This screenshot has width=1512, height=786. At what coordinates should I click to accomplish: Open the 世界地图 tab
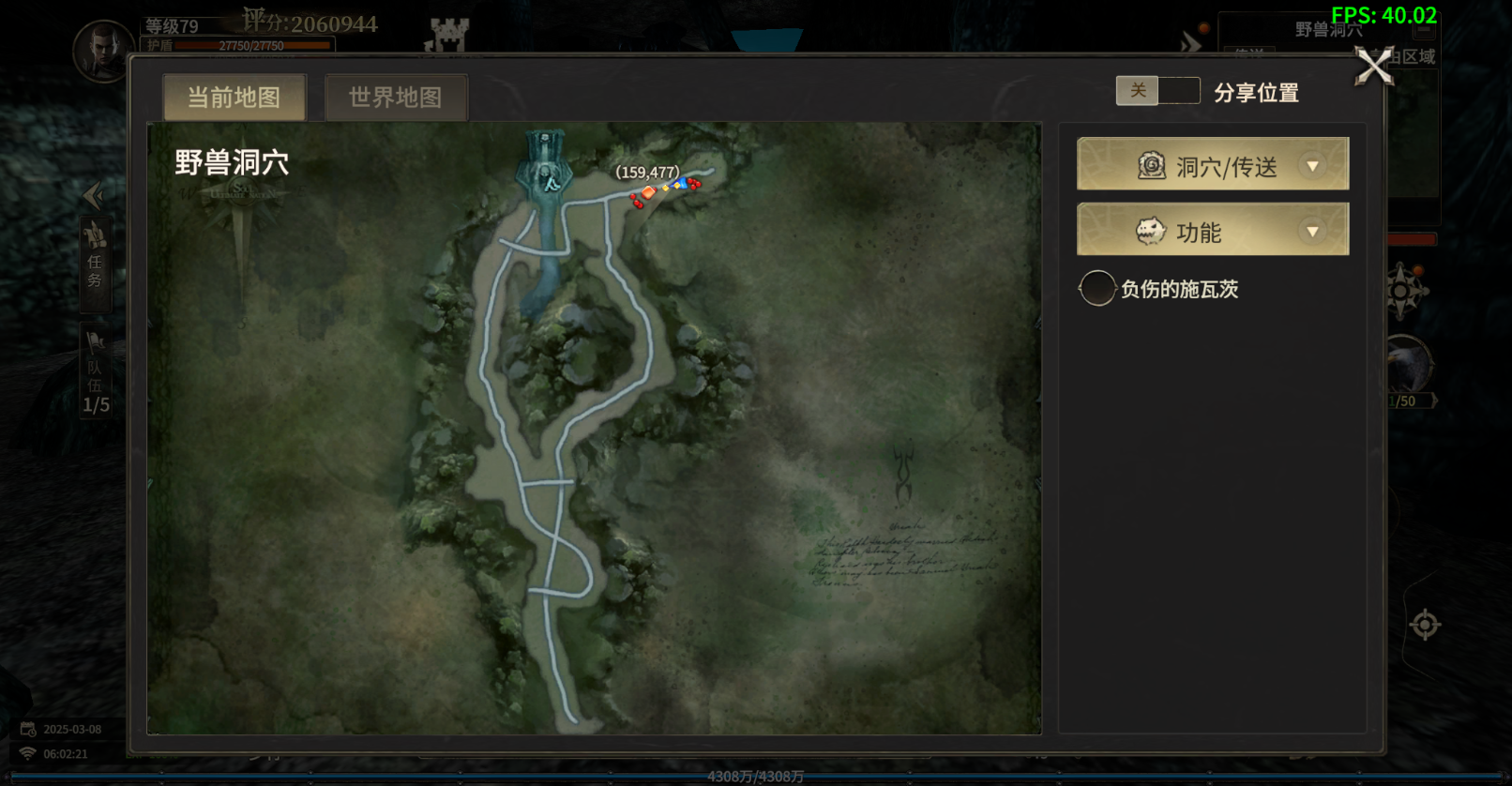(395, 98)
